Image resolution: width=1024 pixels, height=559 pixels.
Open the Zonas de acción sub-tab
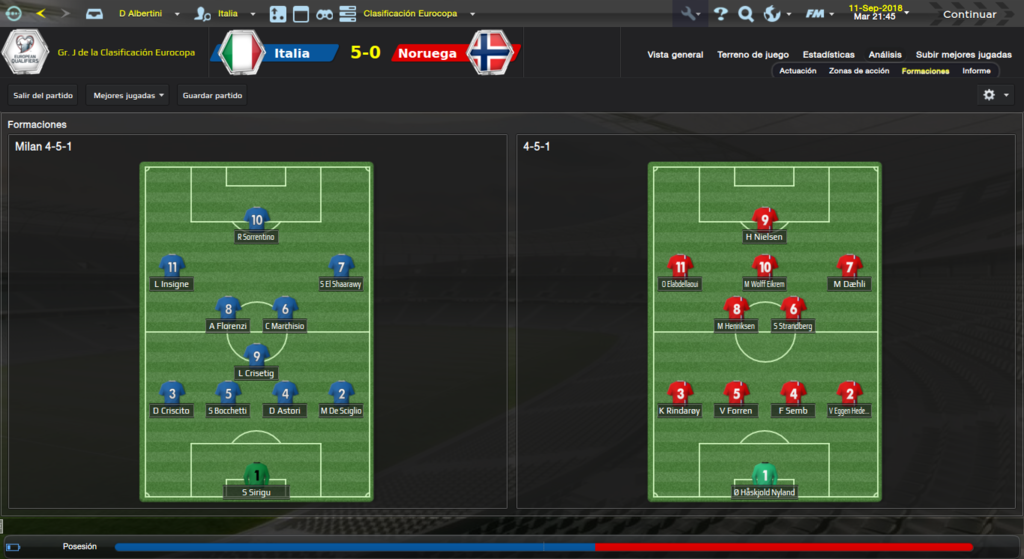click(859, 71)
